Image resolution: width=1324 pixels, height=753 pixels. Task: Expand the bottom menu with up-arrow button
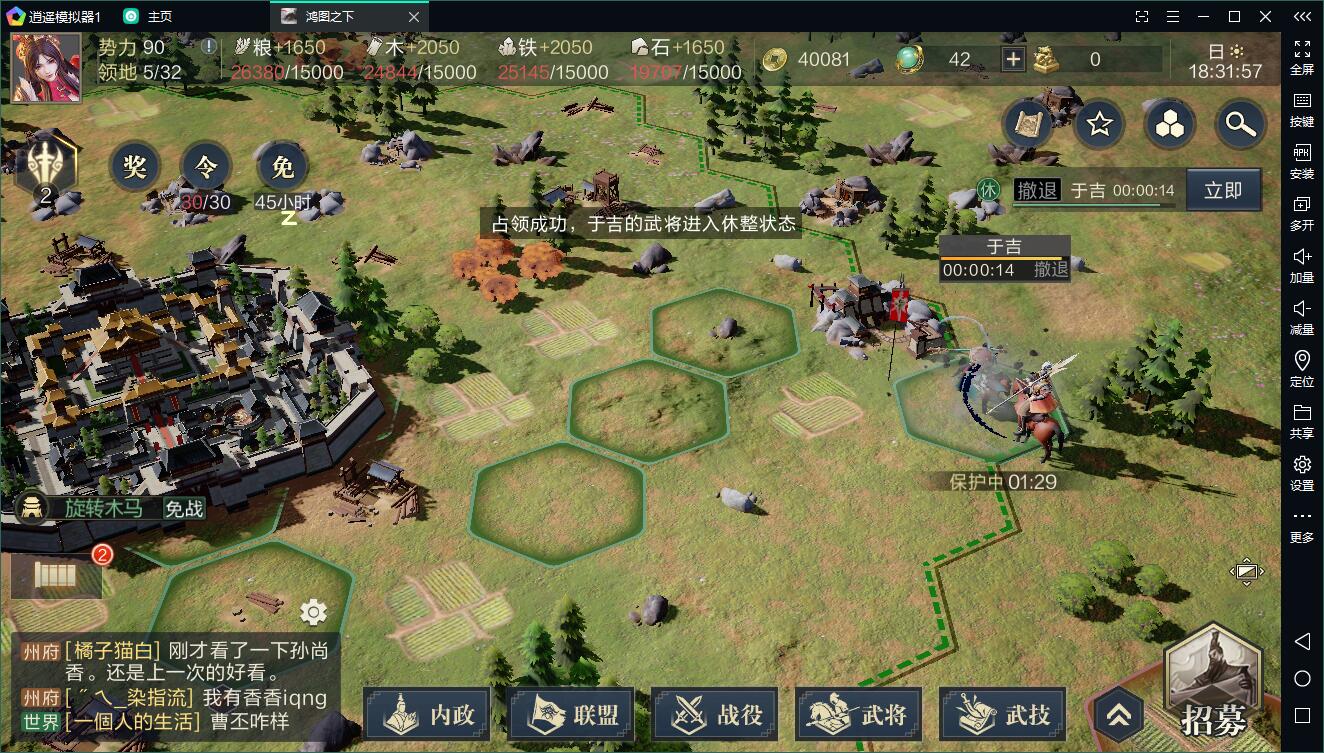pyautogui.click(x=1119, y=713)
